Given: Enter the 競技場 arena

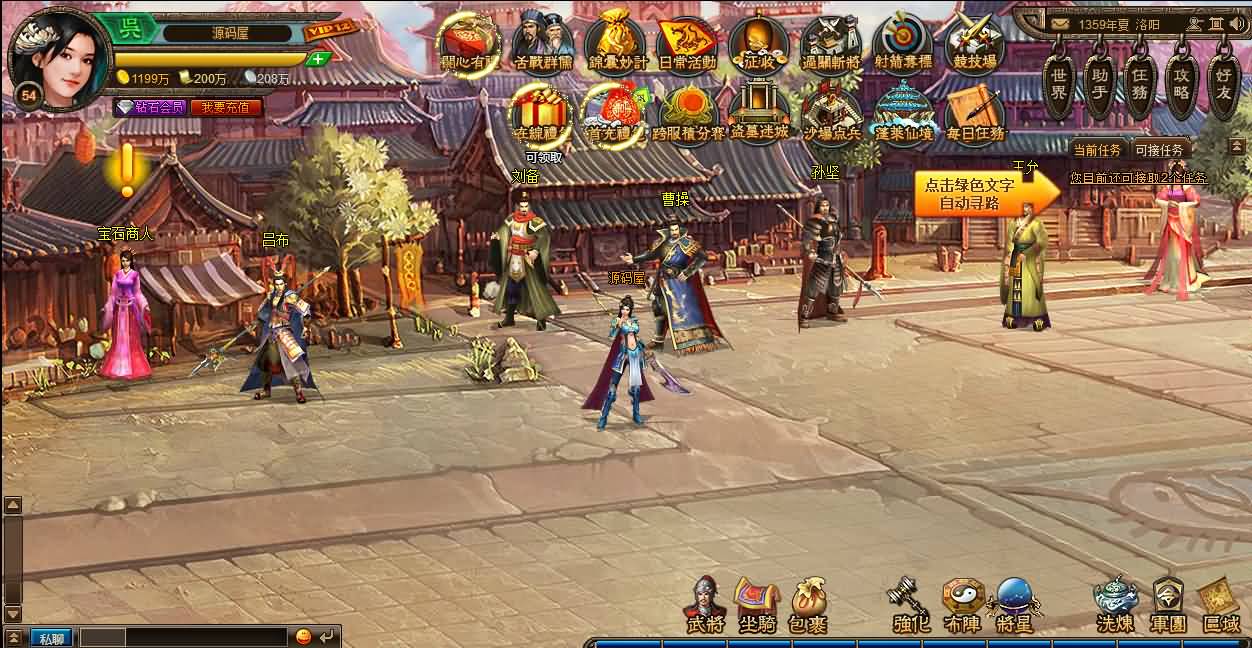Looking at the screenshot, I should click(x=975, y=44).
